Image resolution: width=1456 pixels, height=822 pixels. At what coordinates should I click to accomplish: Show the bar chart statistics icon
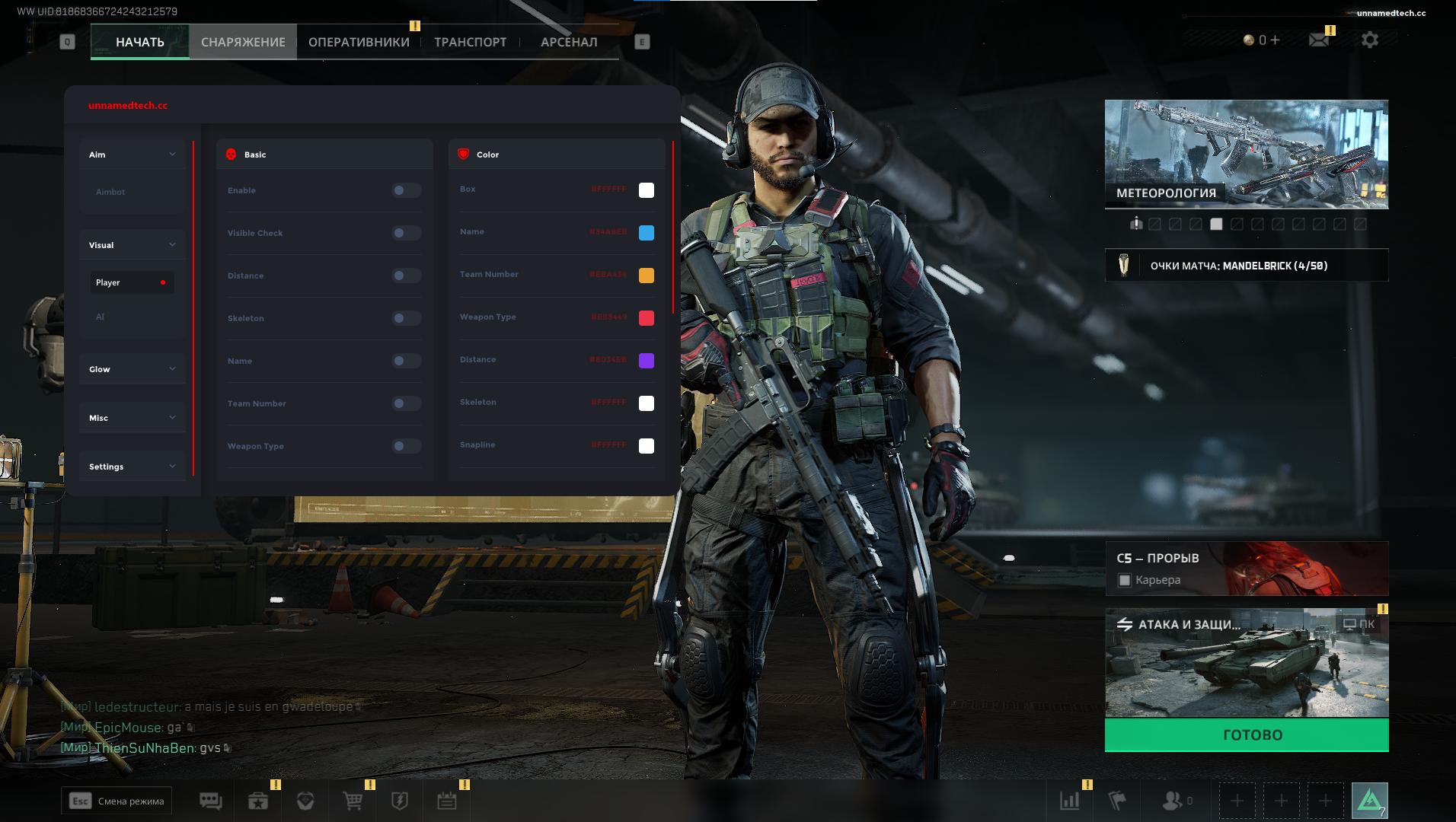[x=1070, y=801]
